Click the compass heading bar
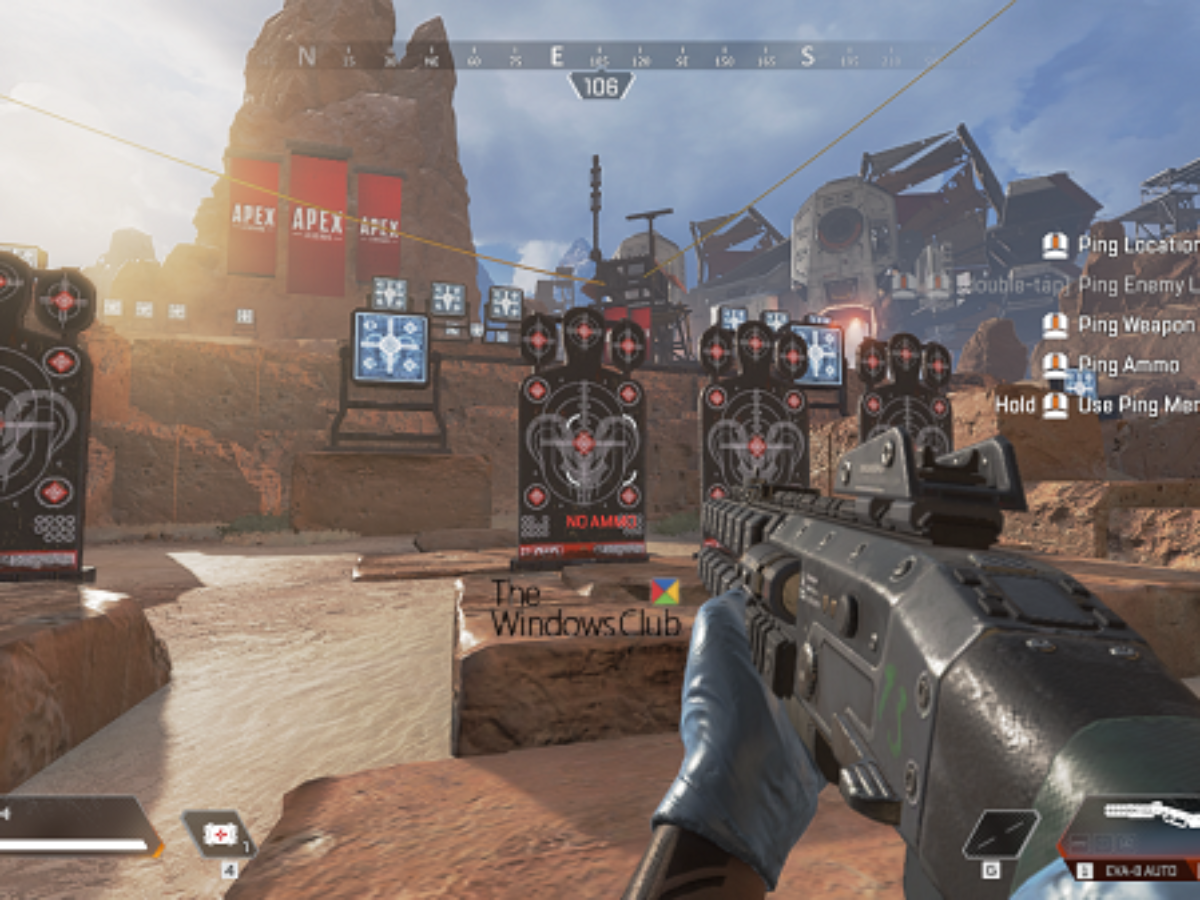 click(x=600, y=55)
